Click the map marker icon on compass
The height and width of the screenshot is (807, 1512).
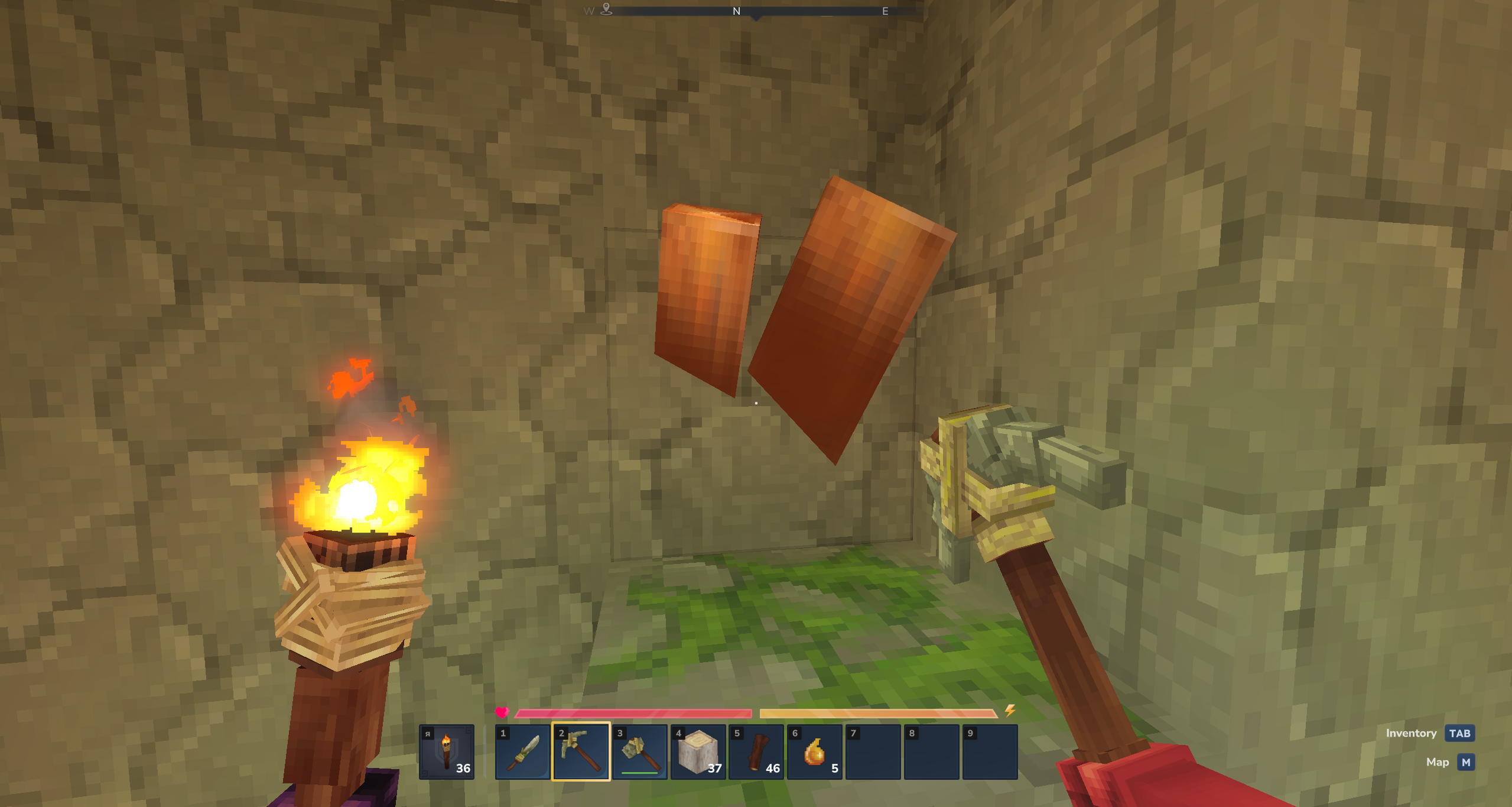[x=606, y=9]
